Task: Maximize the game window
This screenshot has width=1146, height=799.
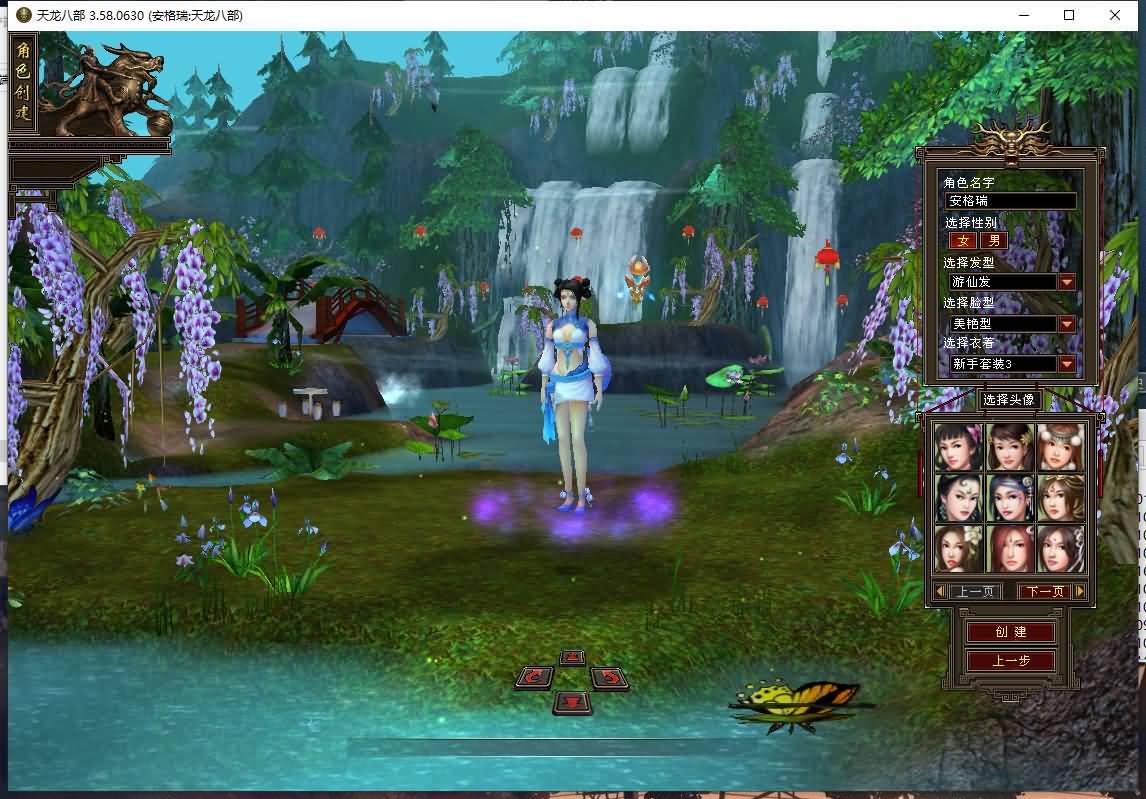Action: click(1069, 15)
